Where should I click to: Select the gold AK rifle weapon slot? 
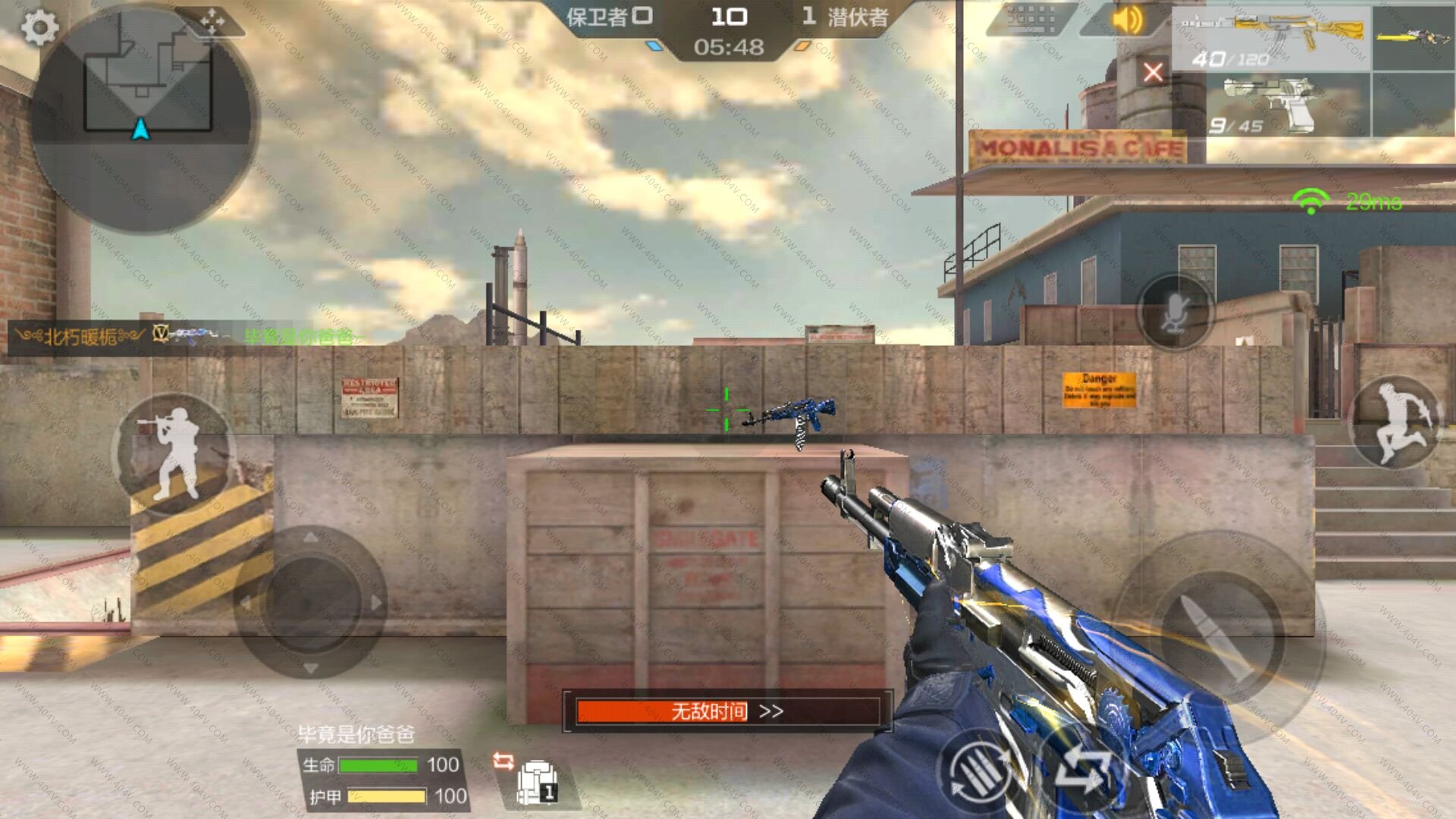1272,38
